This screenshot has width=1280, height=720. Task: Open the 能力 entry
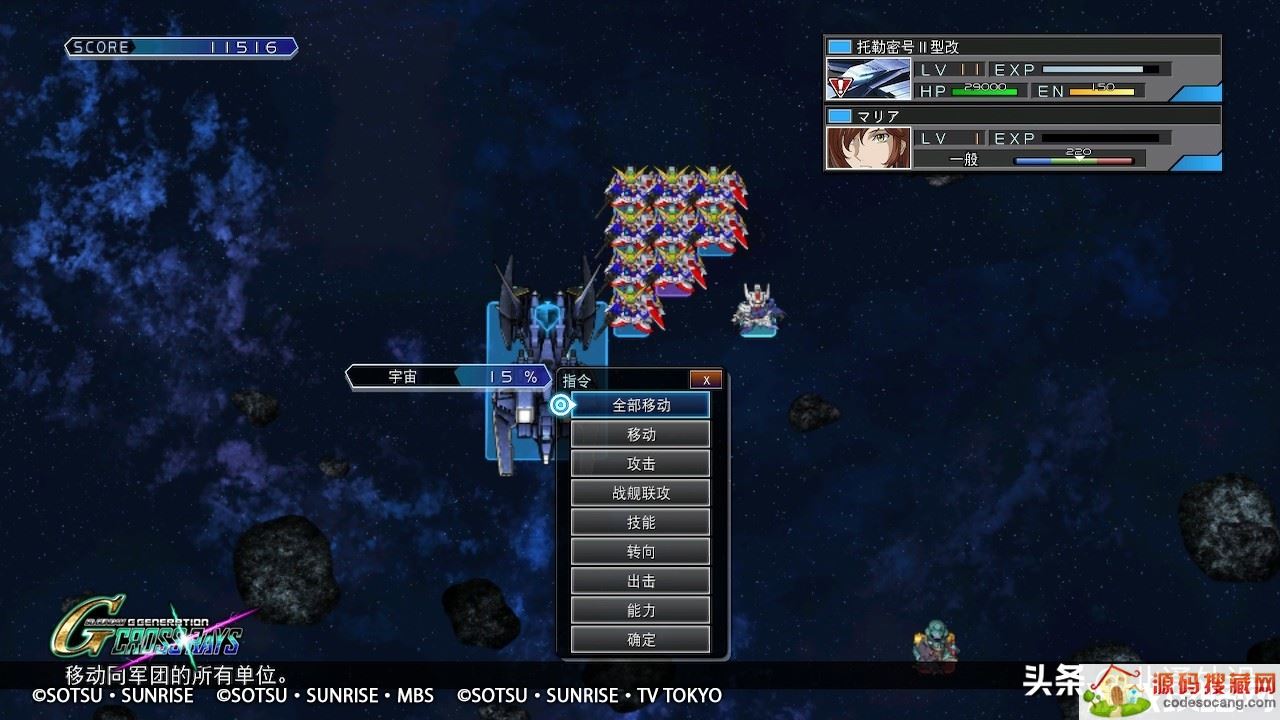pos(641,610)
